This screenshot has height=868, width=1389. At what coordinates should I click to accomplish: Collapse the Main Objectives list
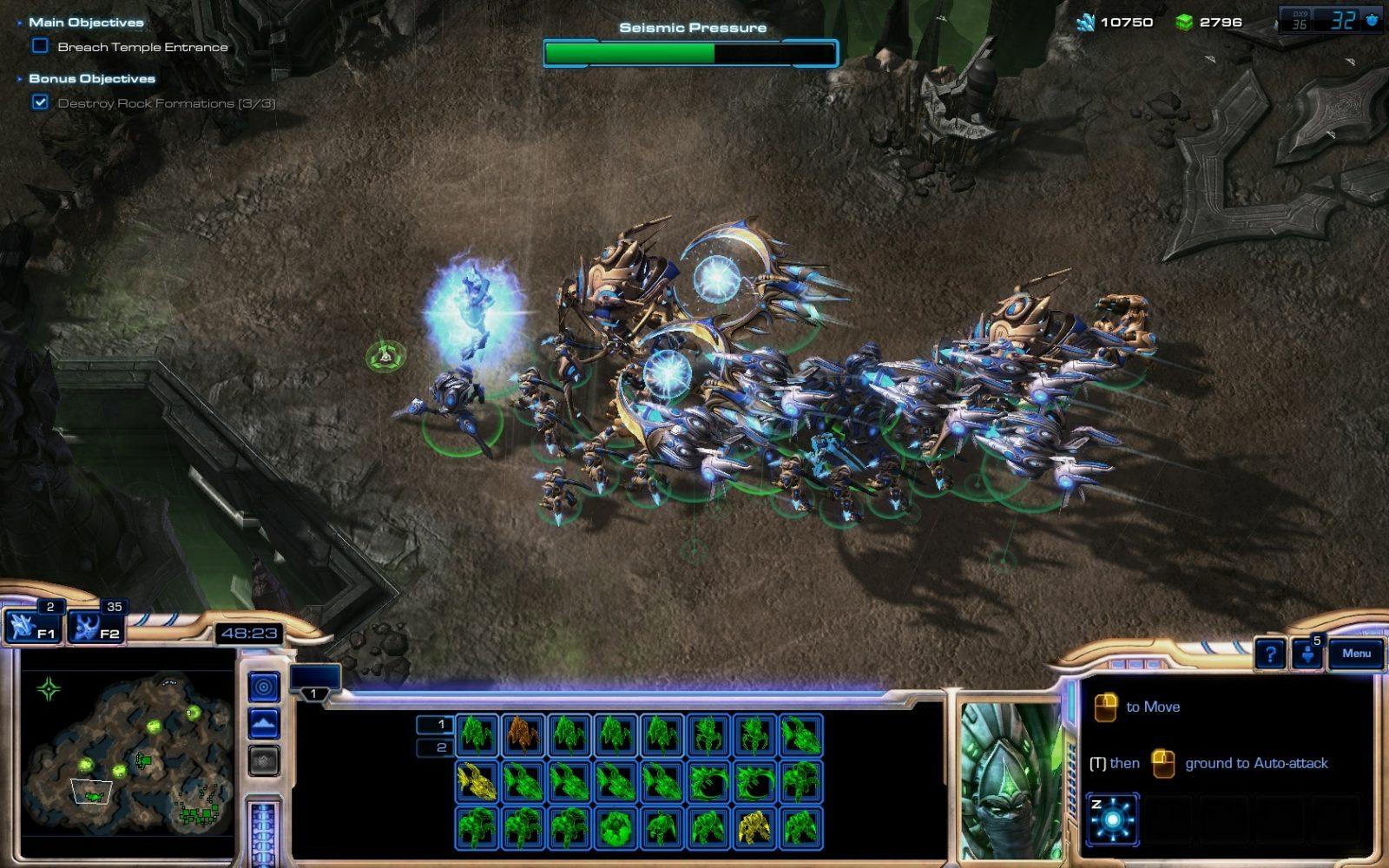pyautogui.click(x=20, y=23)
